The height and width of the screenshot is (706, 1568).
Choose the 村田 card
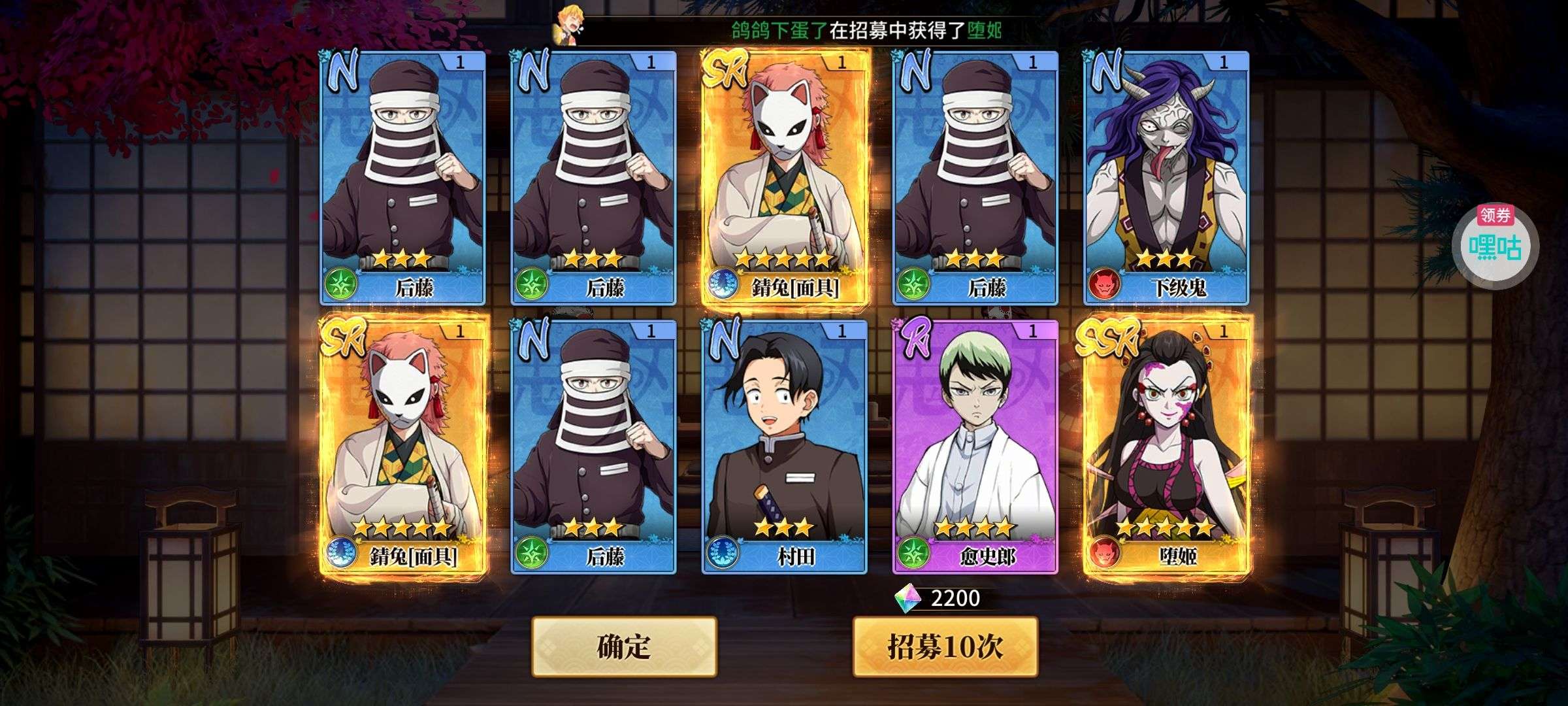(784, 447)
